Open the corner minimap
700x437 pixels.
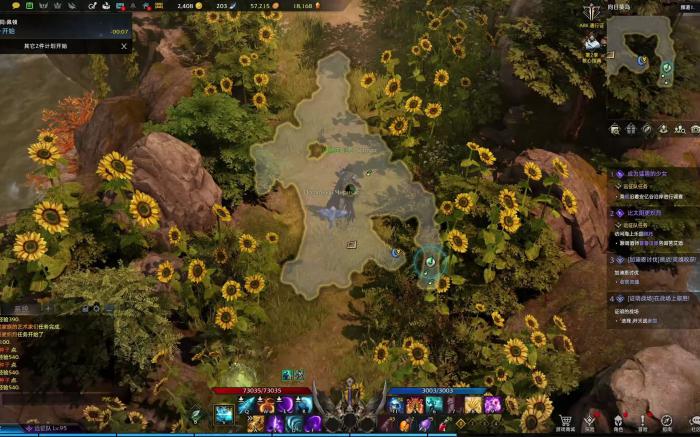[x=654, y=61]
